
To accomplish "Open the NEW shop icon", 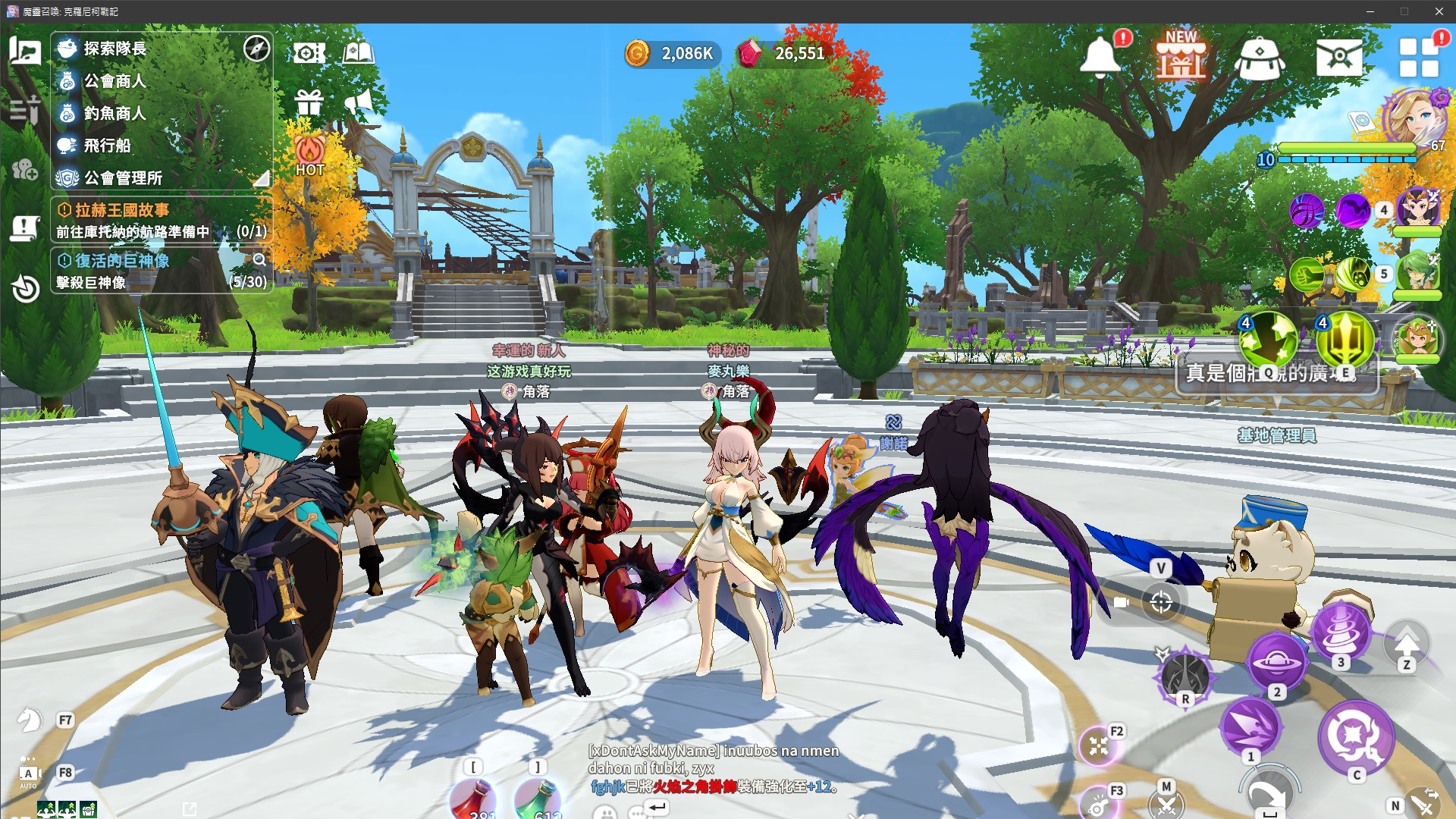I will [x=1181, y=57].
